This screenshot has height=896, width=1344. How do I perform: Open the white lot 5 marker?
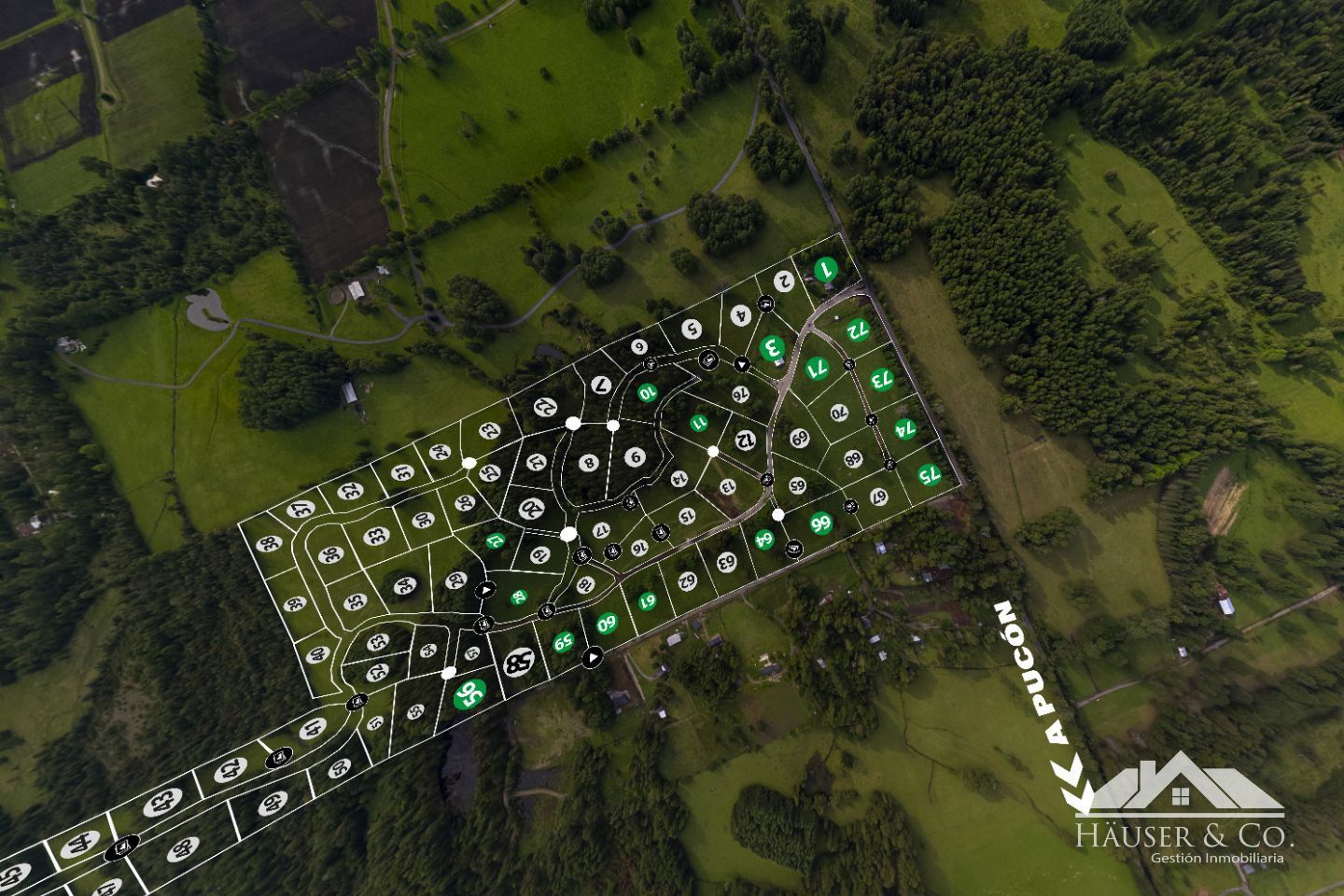click(691, 329)
